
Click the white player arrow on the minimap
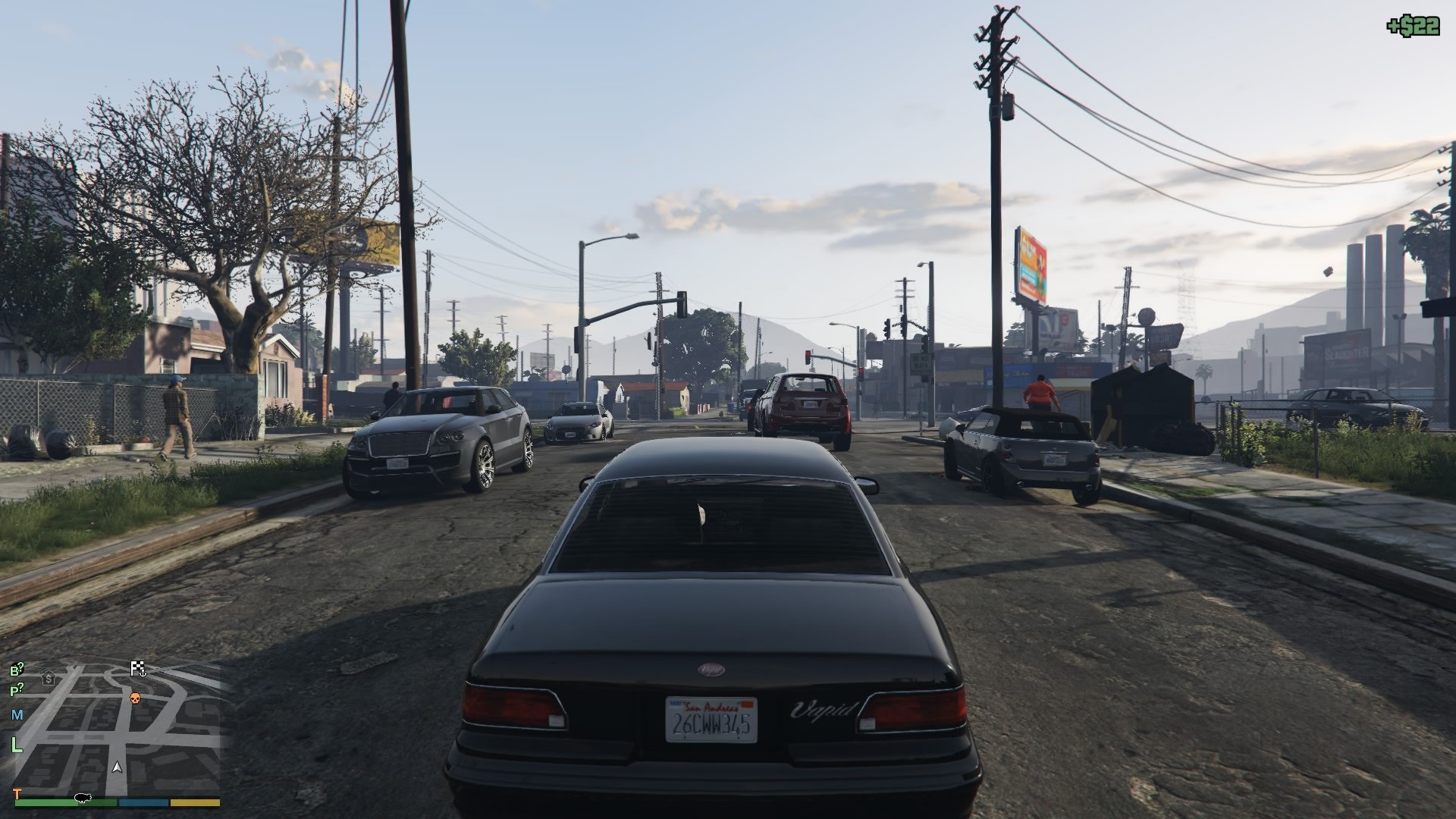tap(117, 767)
